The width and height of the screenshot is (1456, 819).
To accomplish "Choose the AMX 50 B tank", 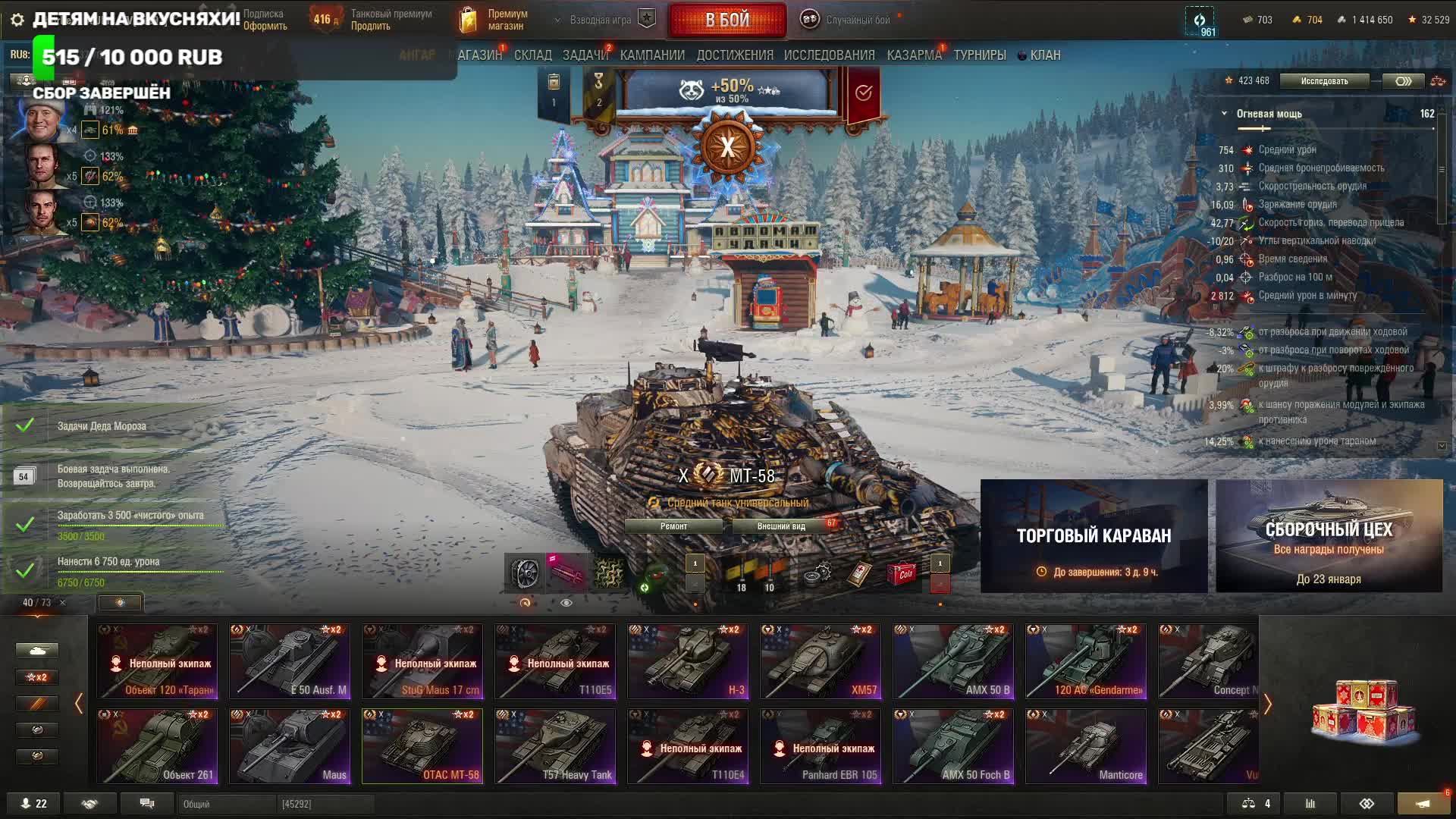I will point(953,661).
